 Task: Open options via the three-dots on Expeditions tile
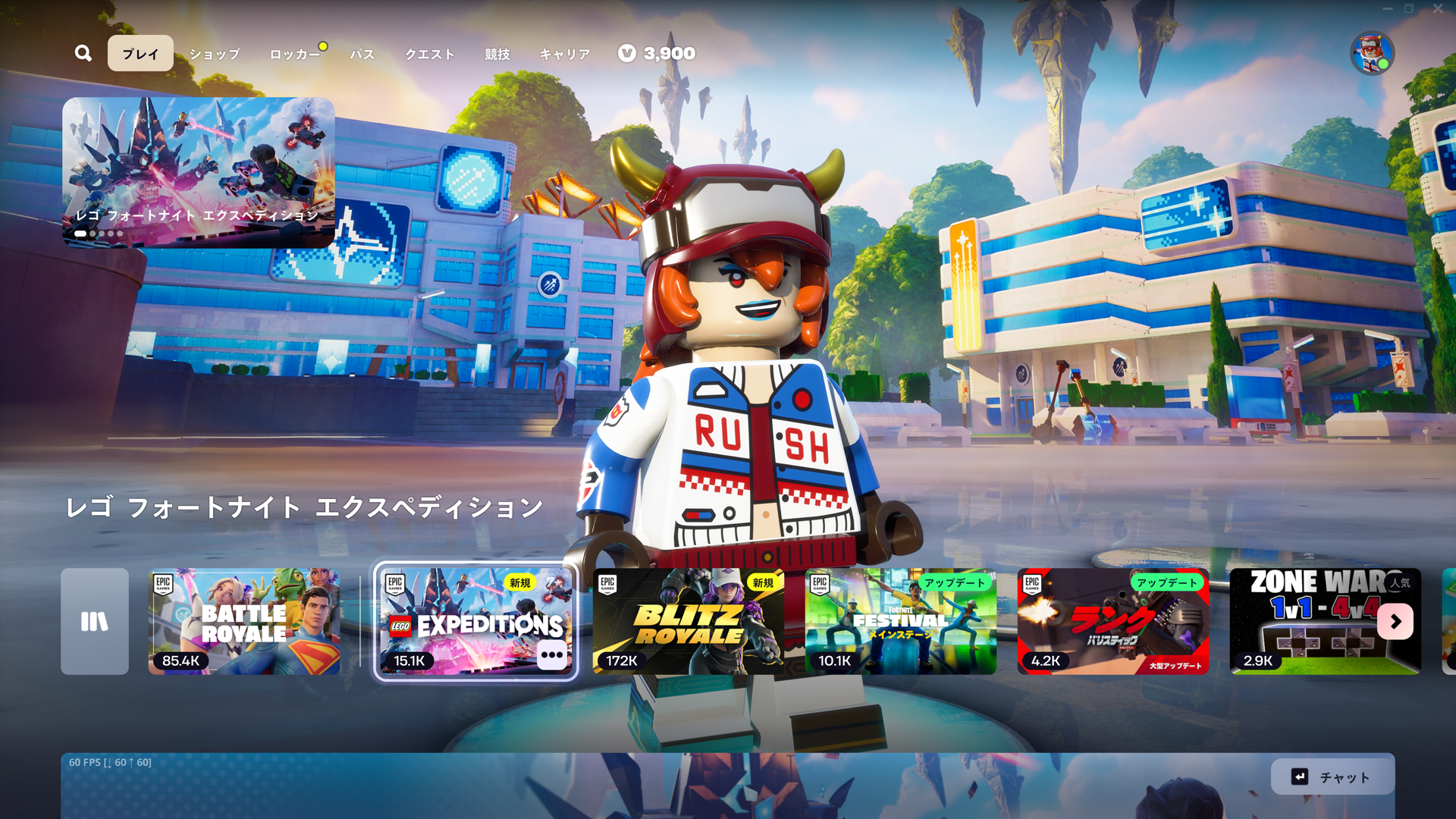tap(552, 656)
